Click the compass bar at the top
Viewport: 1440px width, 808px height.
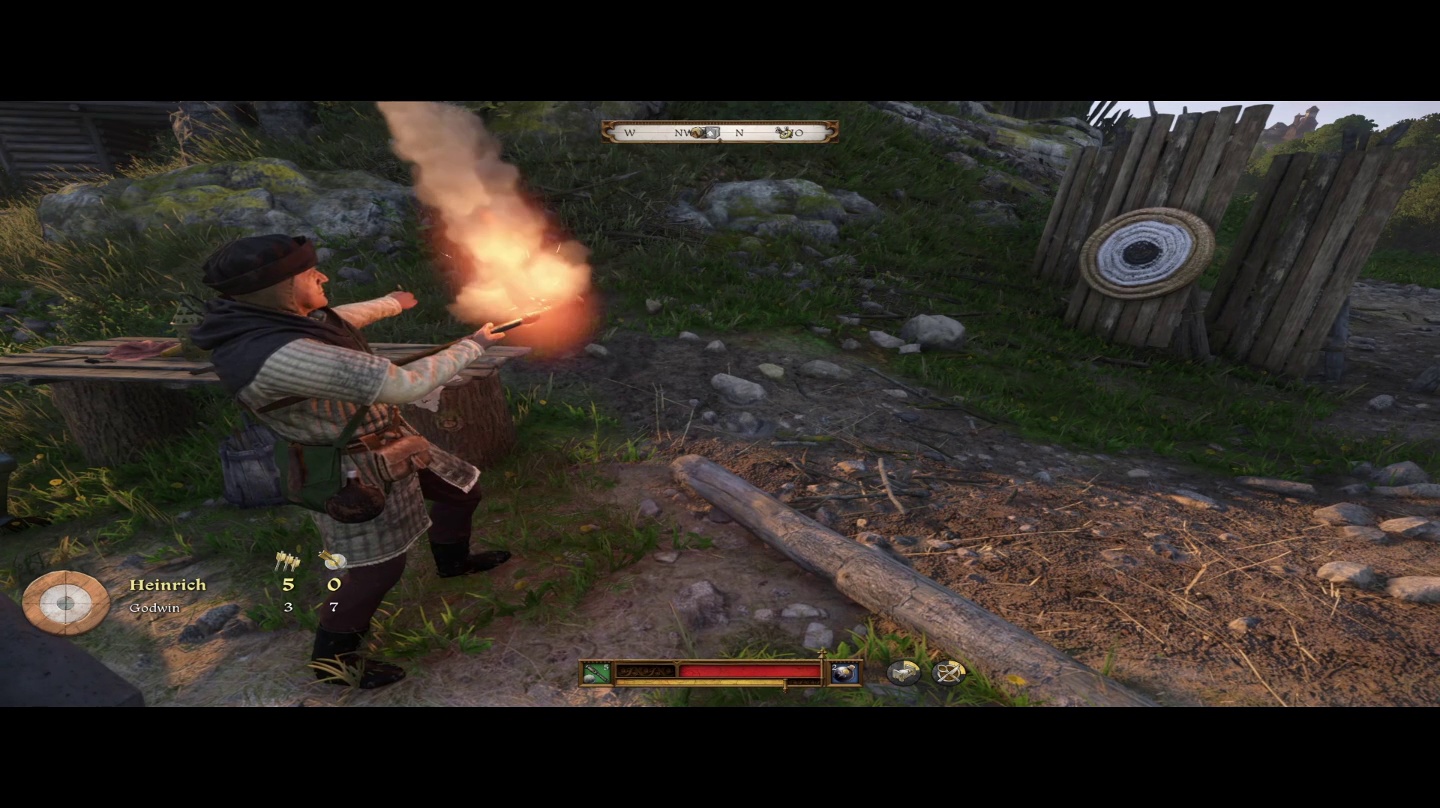coord(719,132)
